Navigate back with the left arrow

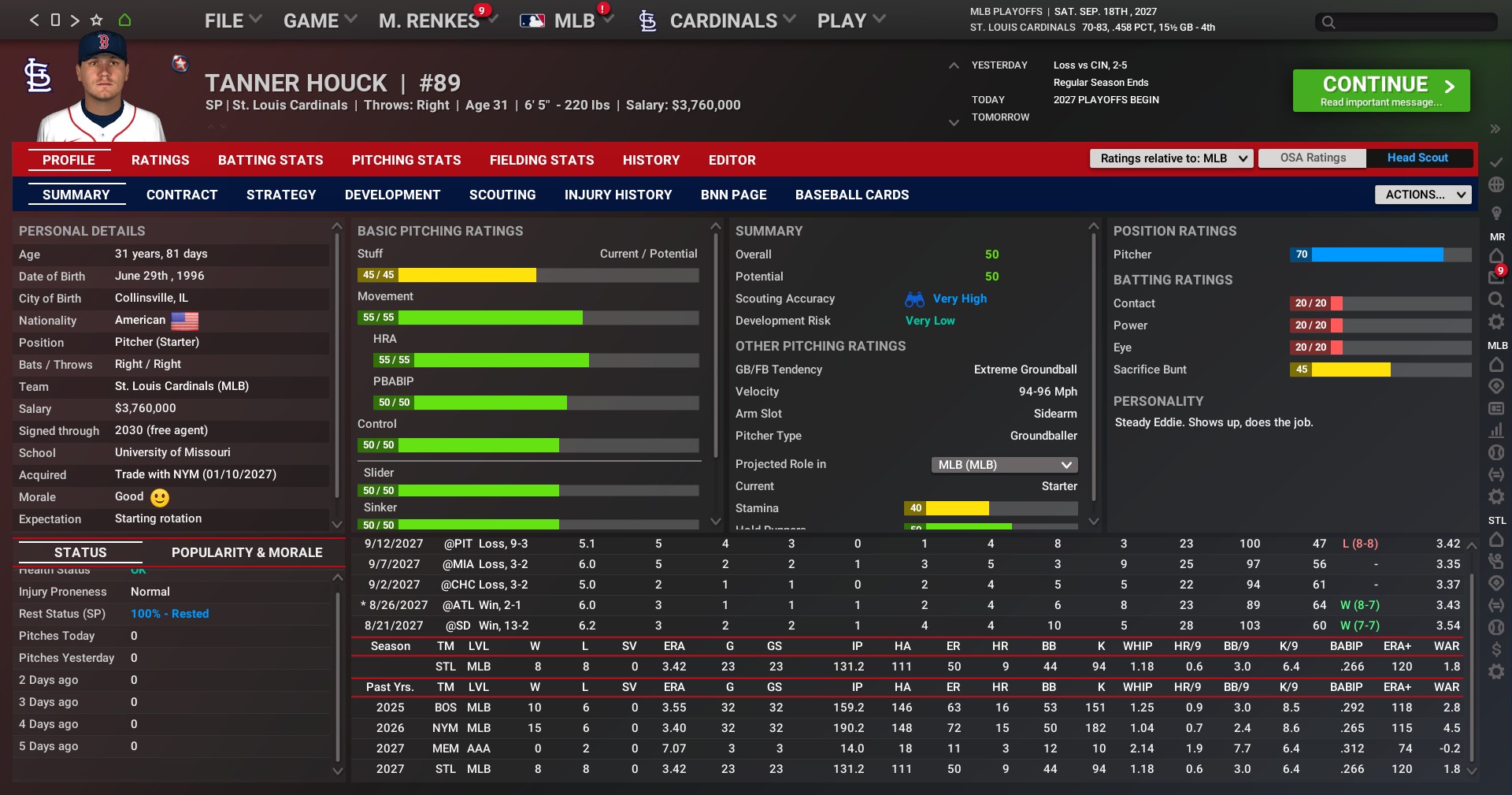click(34, 20)
